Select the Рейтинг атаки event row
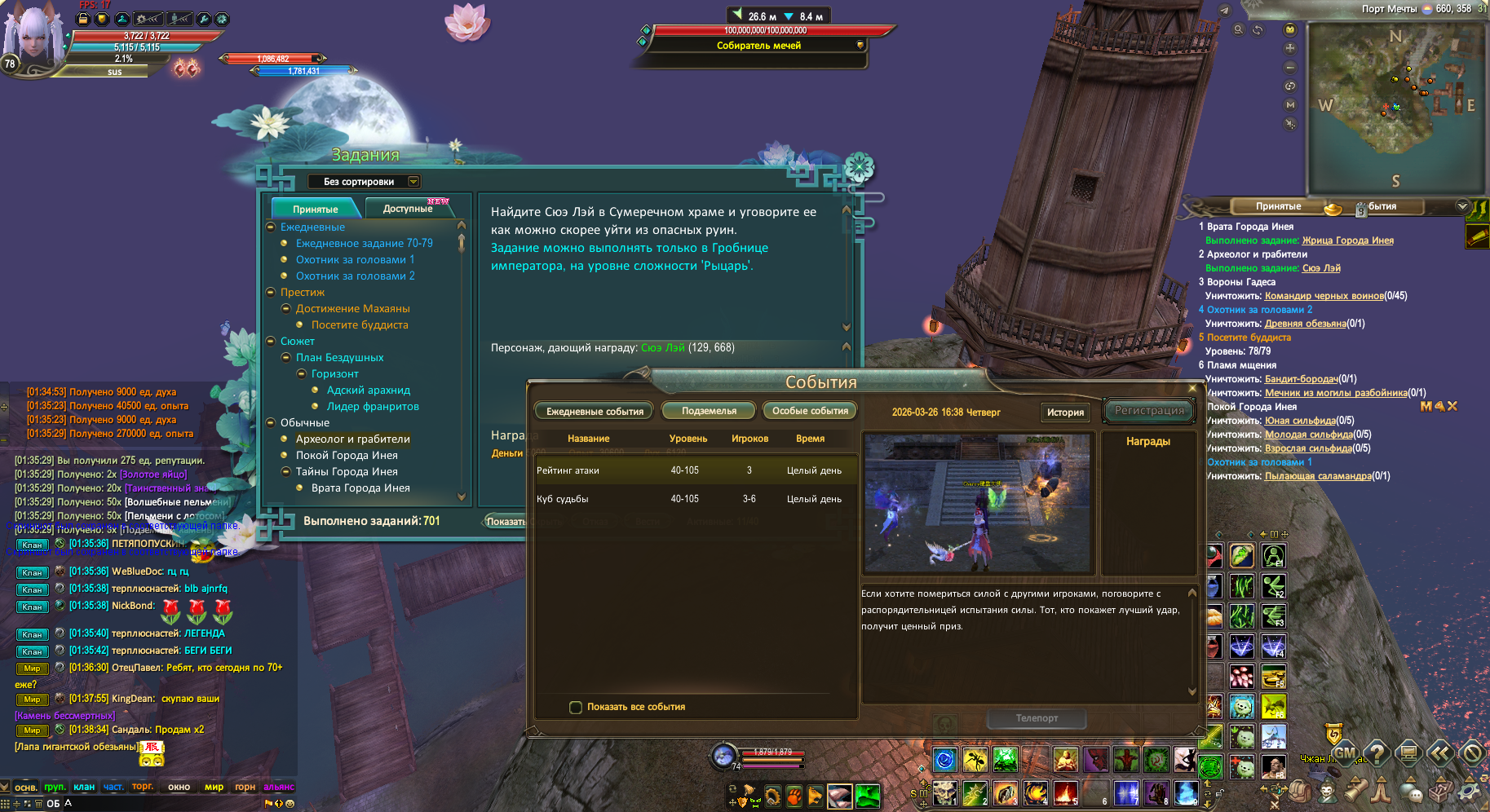The image size is (1490, 812). 693,470
